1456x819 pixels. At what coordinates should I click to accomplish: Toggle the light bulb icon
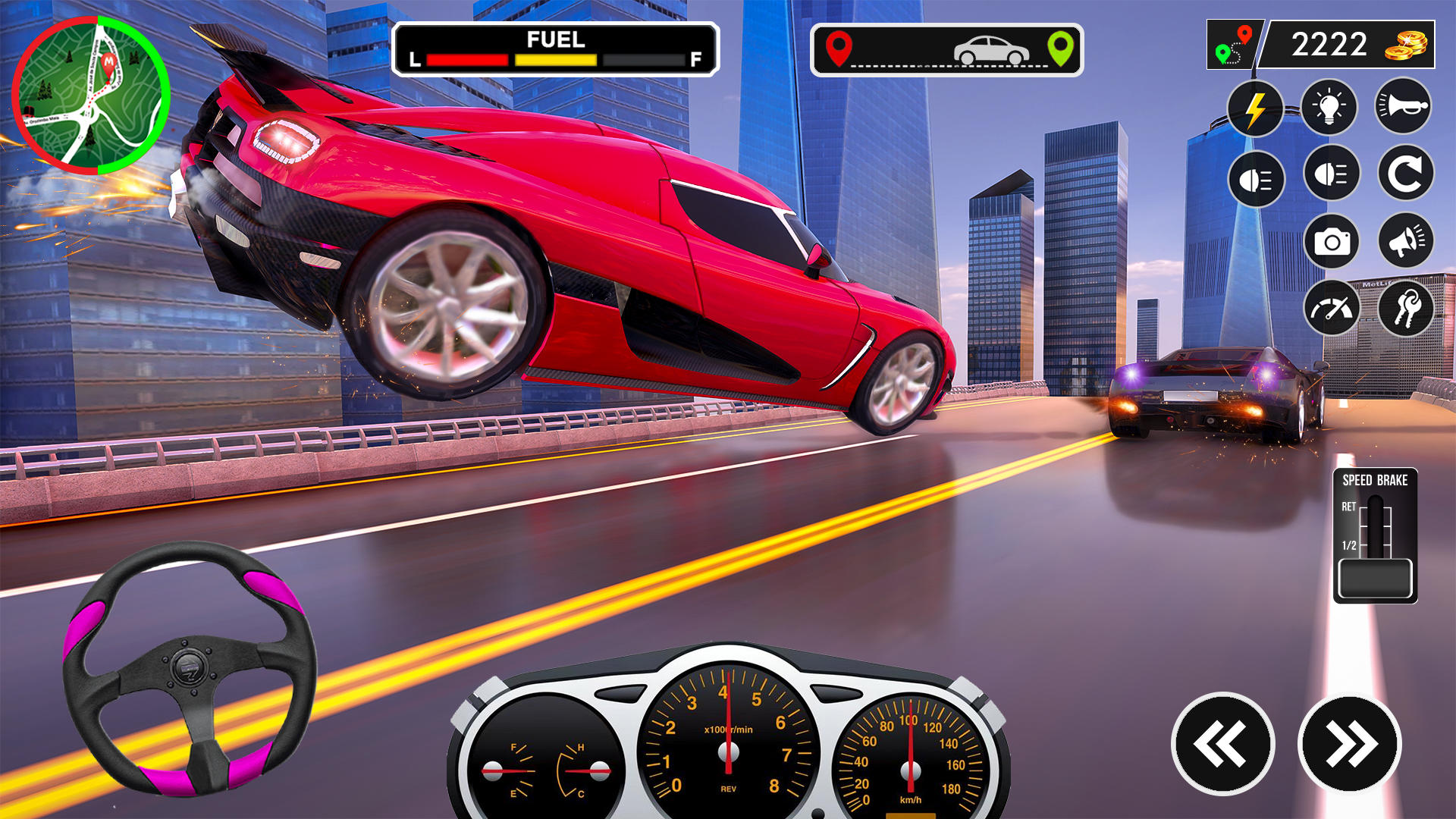1329,108
